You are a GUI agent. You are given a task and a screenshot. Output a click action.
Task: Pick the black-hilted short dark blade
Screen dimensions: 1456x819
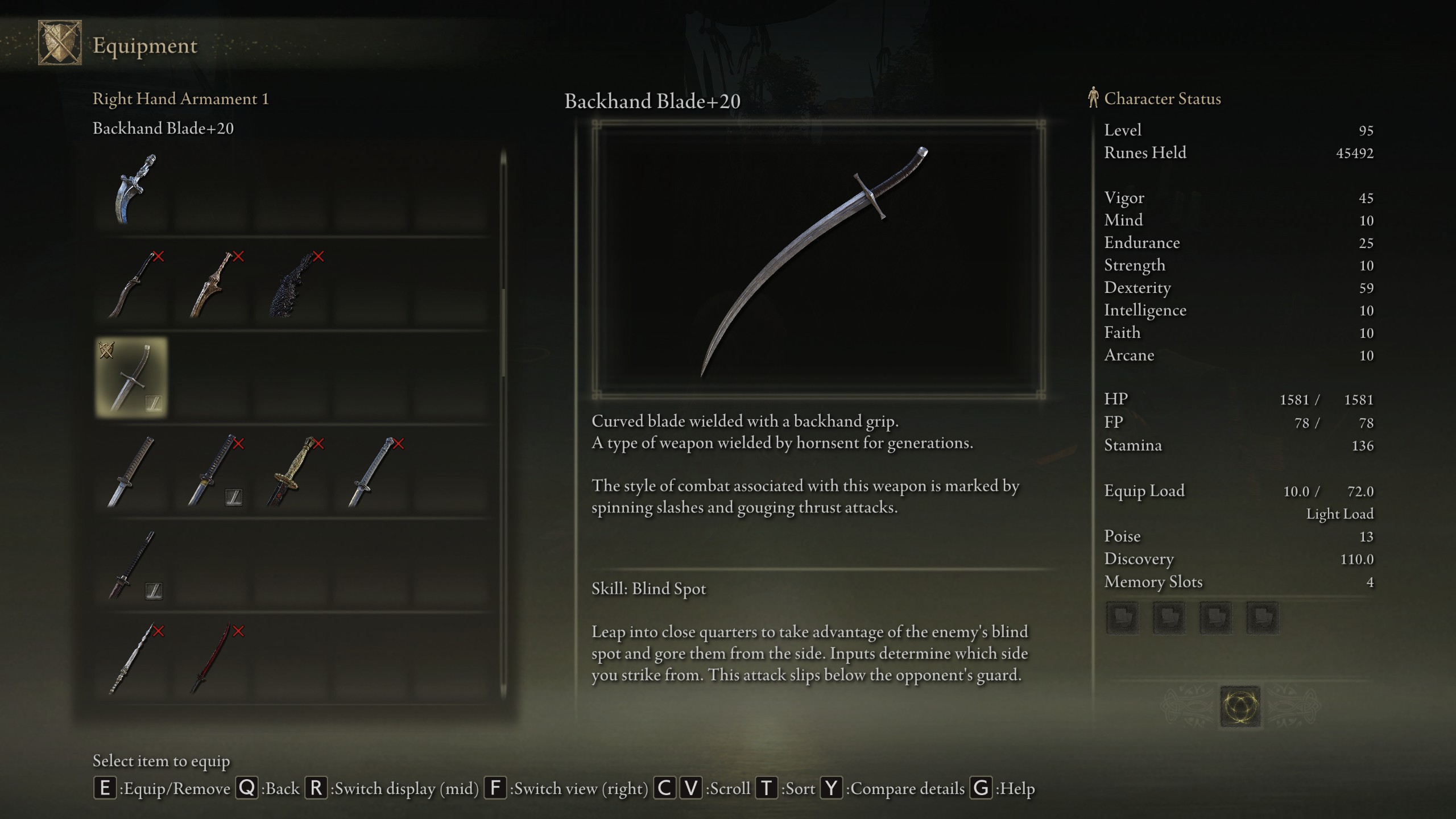(131, 565)
